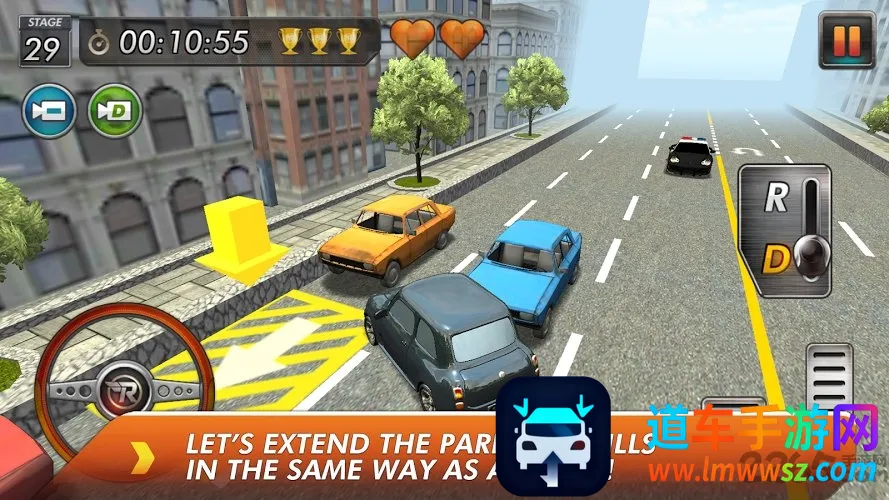889x500 pixels.
Task: Shift the gear lever to reverse R
Action: pos(776,198)
